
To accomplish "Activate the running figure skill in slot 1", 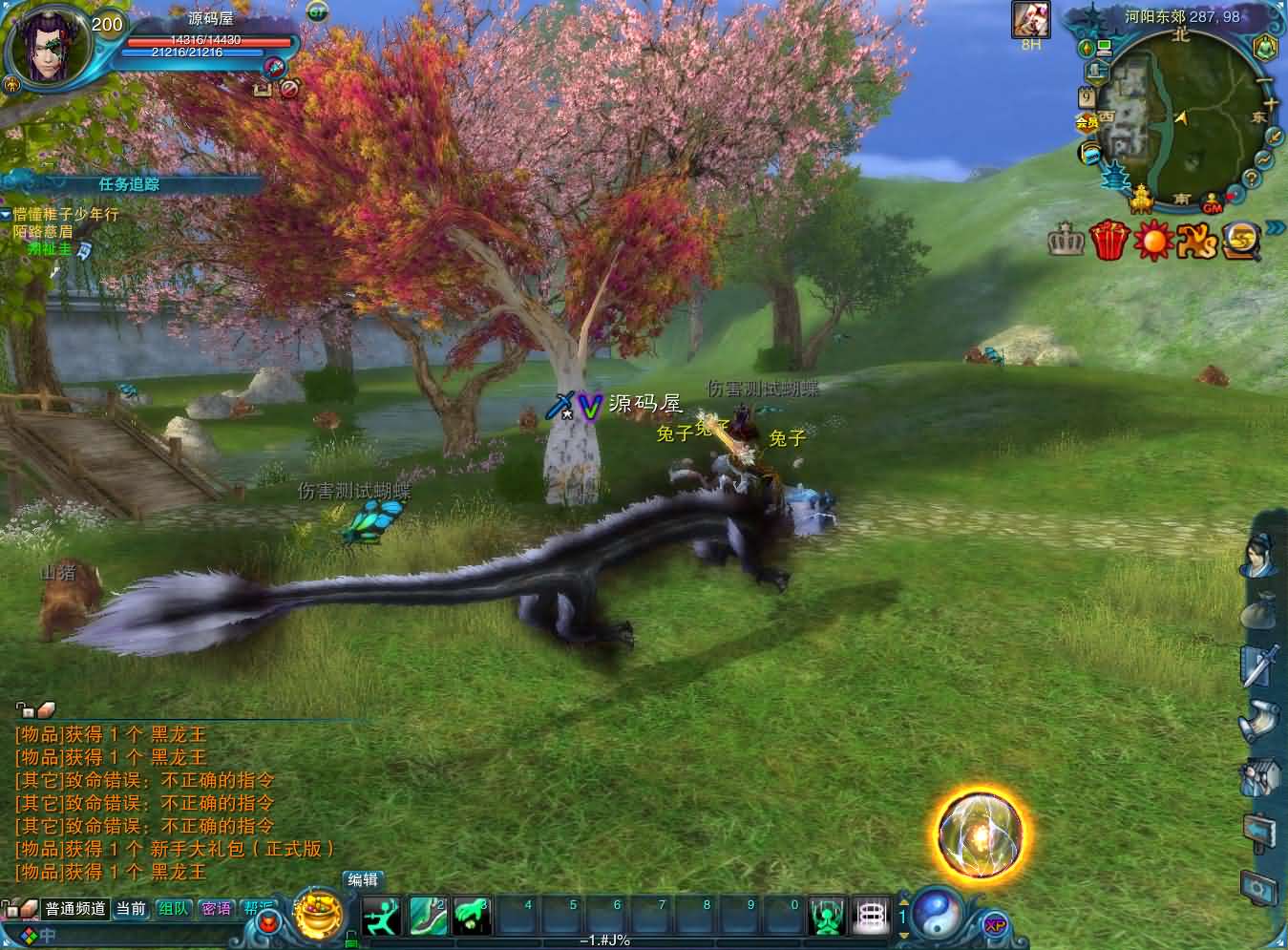I will pos(382,917).
